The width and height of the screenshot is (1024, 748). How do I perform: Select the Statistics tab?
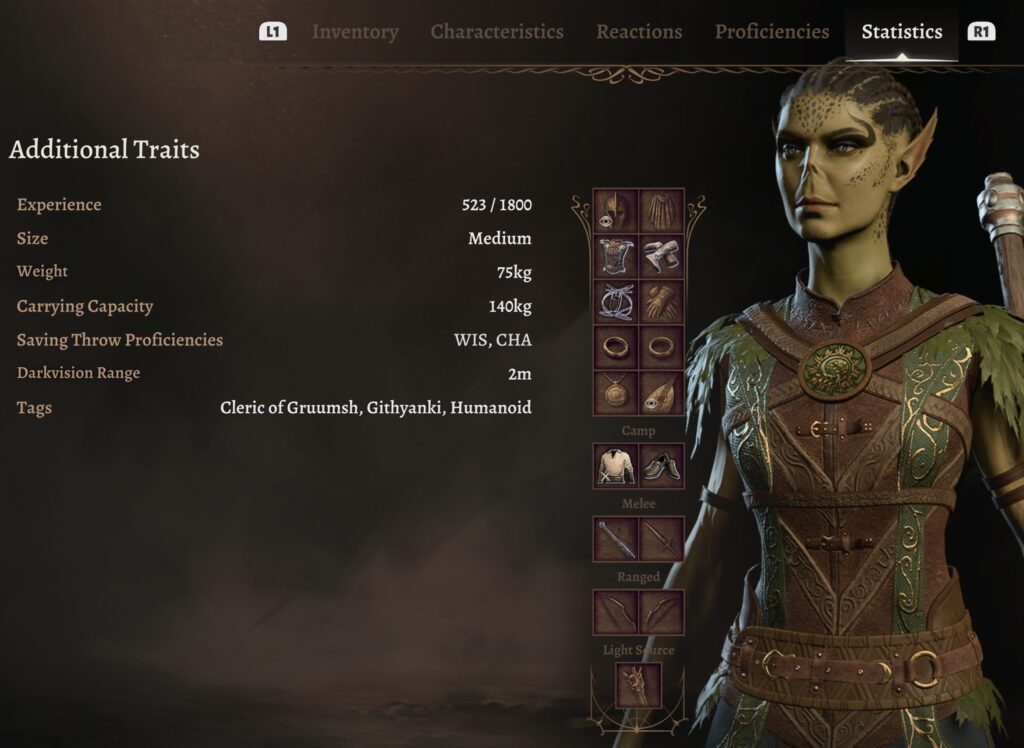[x=901, y=32]
